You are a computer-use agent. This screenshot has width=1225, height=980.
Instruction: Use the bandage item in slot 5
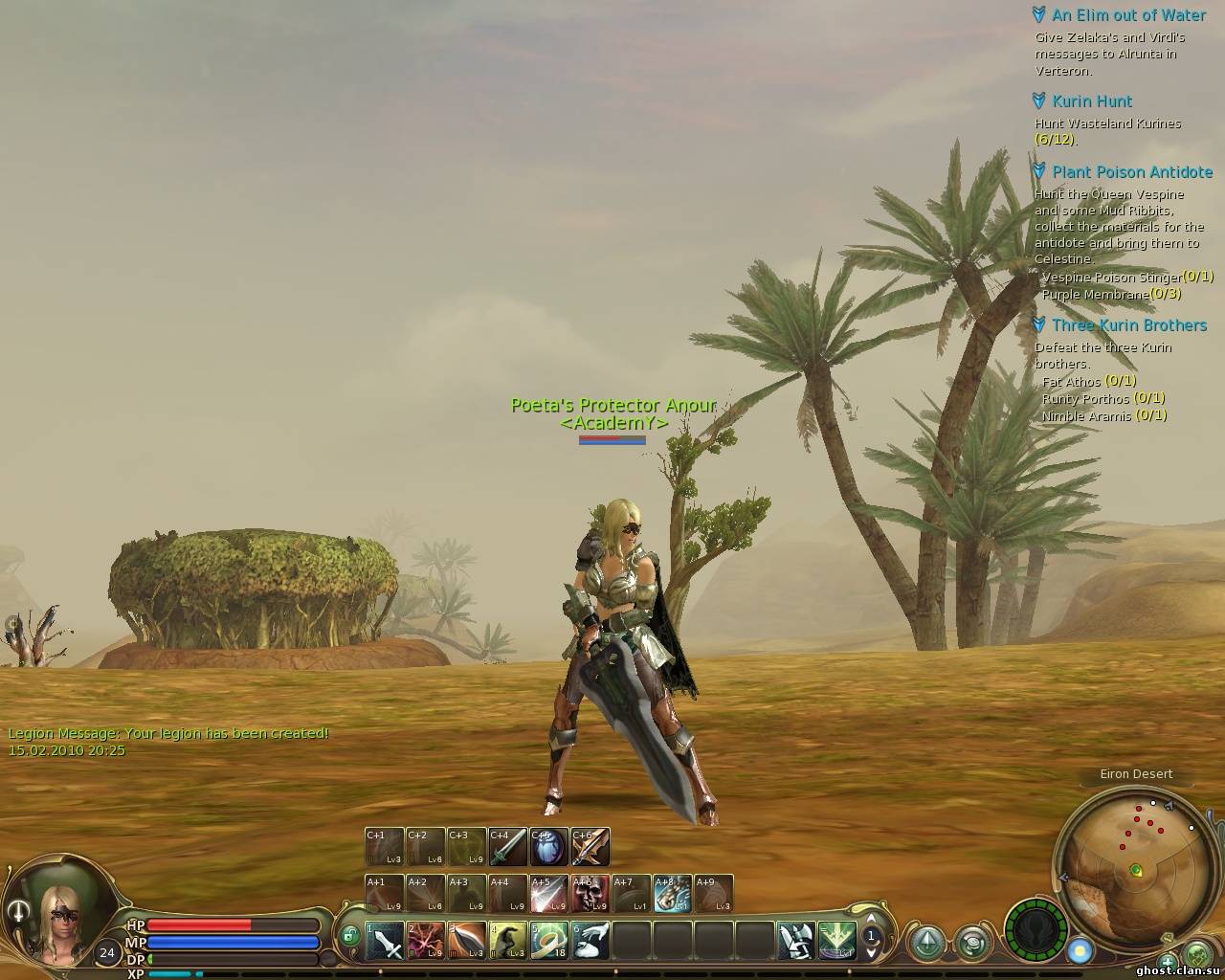tap(549, 941)
